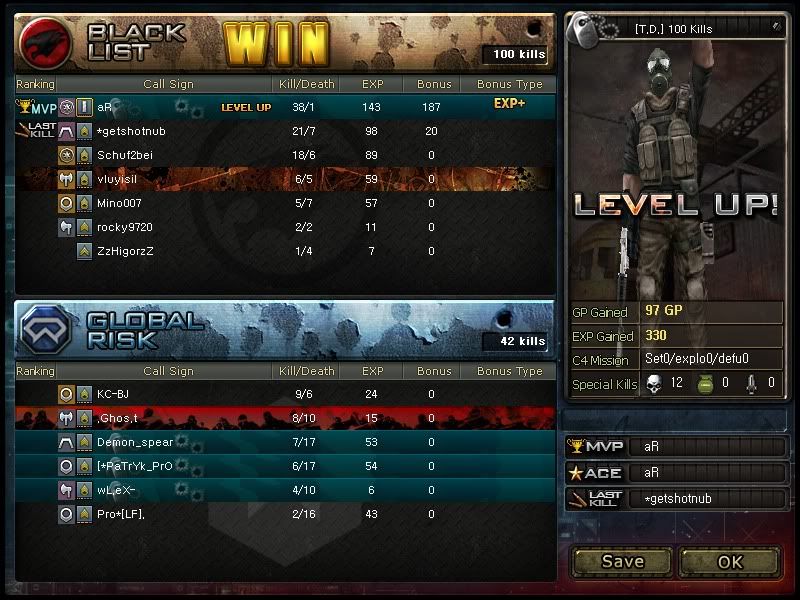
Task: Click player Schuf2bei's row
Action: click(x=125, y=155)
